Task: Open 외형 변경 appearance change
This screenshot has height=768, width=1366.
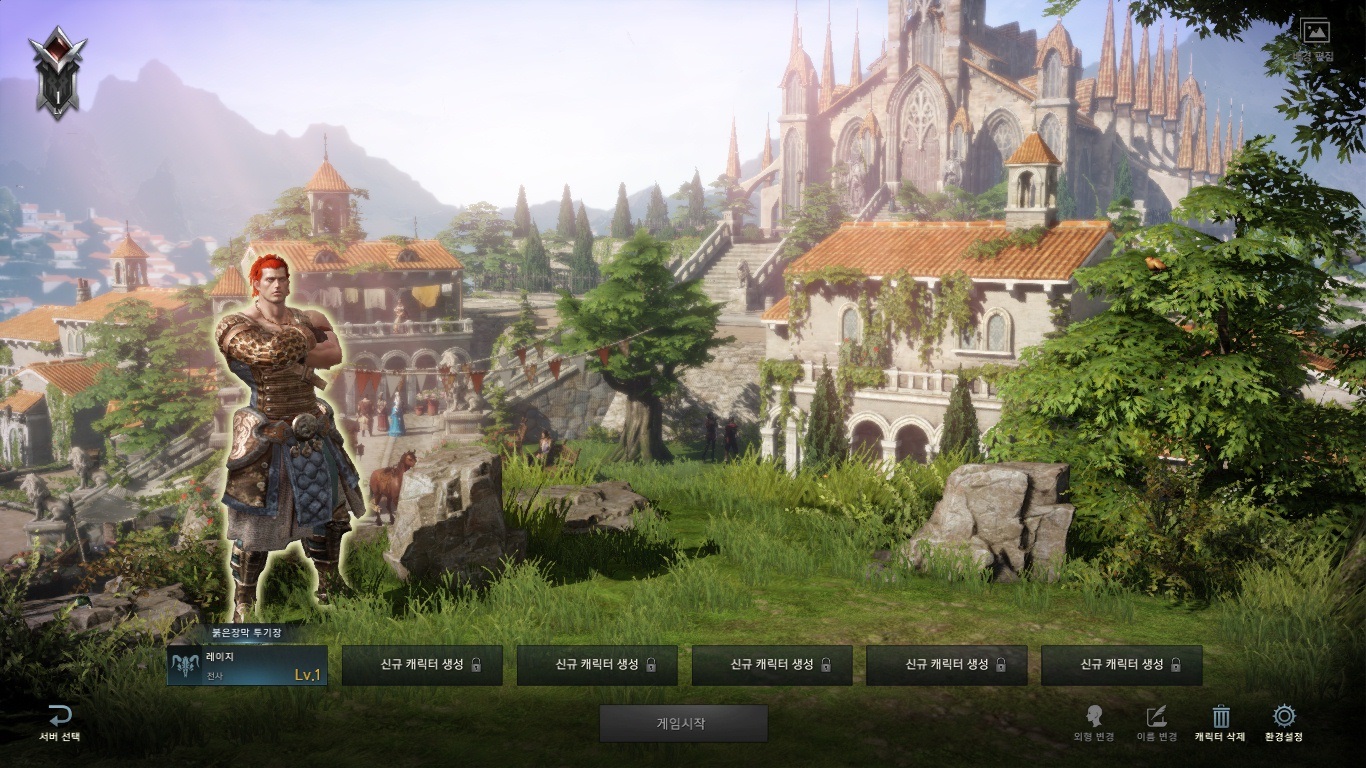Action: 1094,722
